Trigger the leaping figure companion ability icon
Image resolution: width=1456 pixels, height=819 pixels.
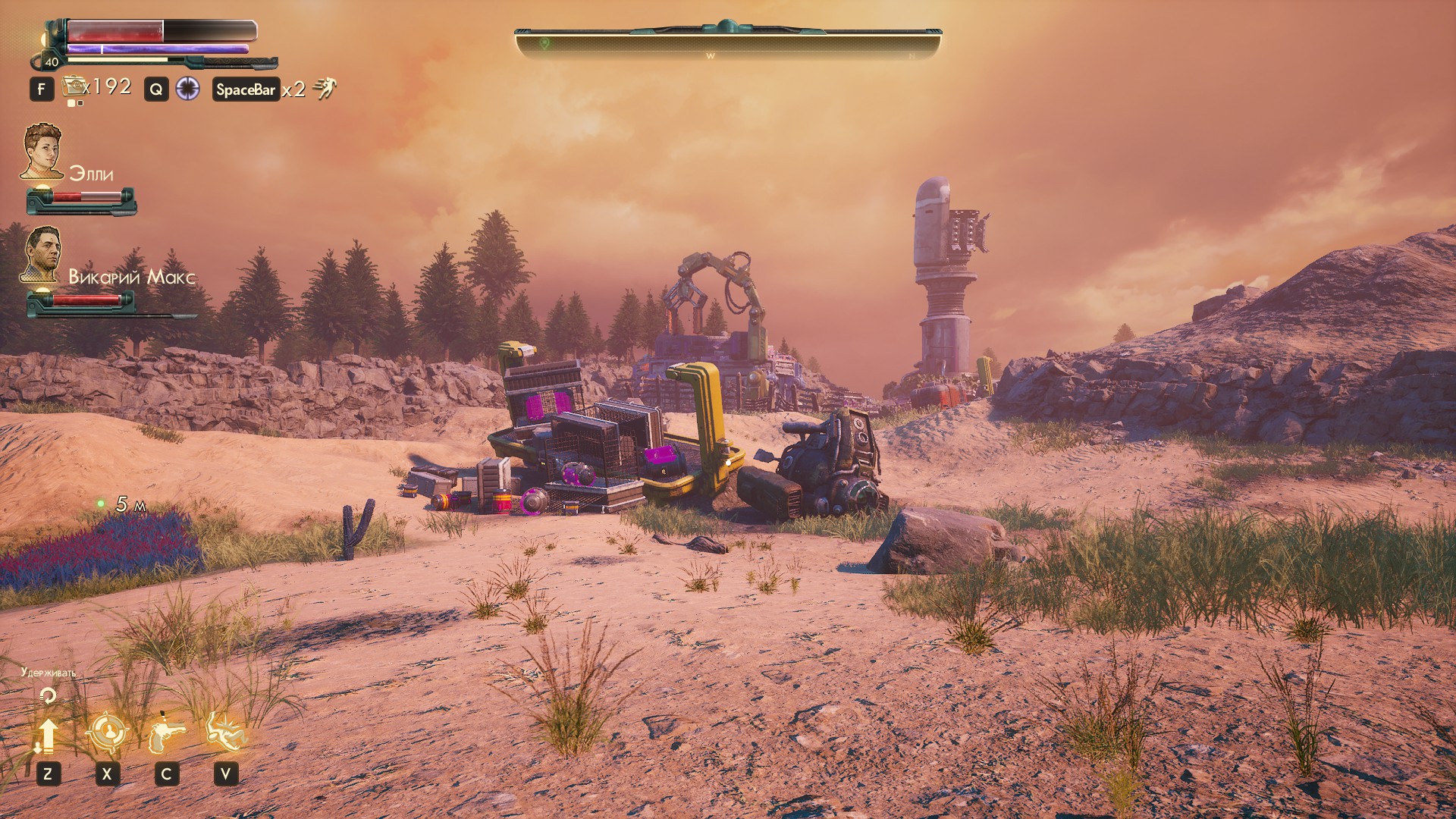click(x=225, y=731)
